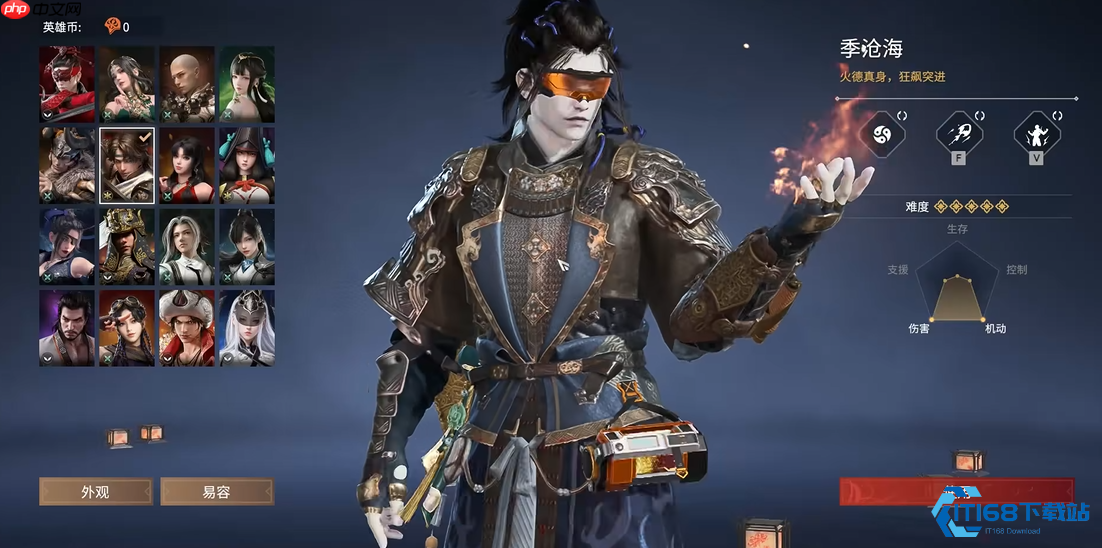
Task: Select the bald monk hero portrait
Action: [187, 84]
